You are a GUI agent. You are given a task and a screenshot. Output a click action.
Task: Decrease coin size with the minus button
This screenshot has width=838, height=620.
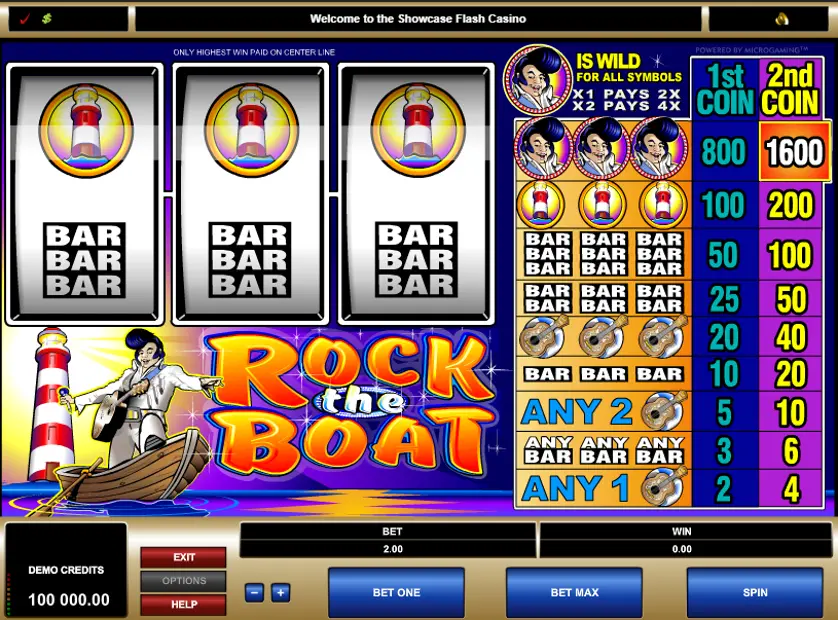point(255,593)
